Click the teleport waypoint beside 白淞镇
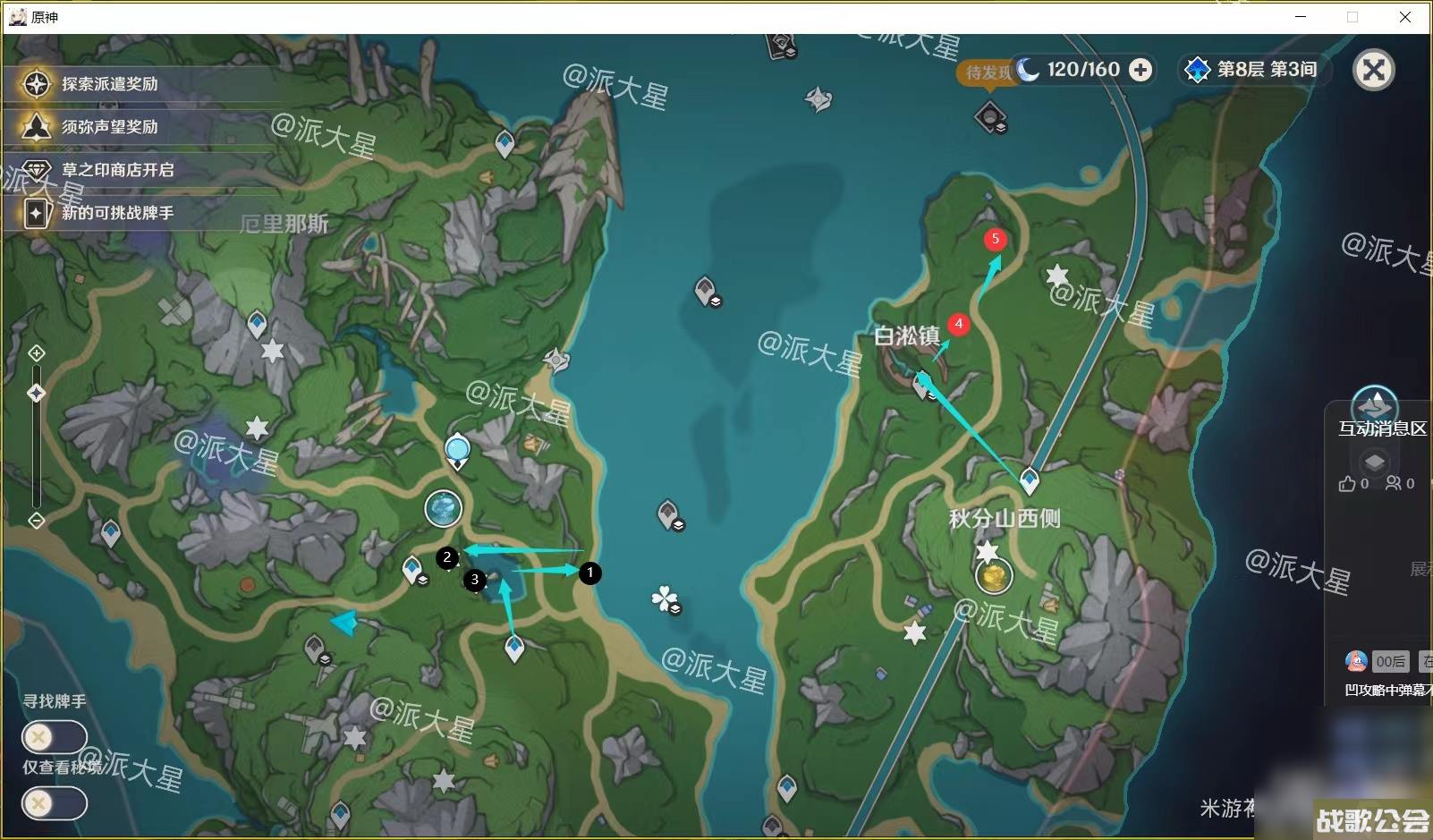 tap(922, 382)
